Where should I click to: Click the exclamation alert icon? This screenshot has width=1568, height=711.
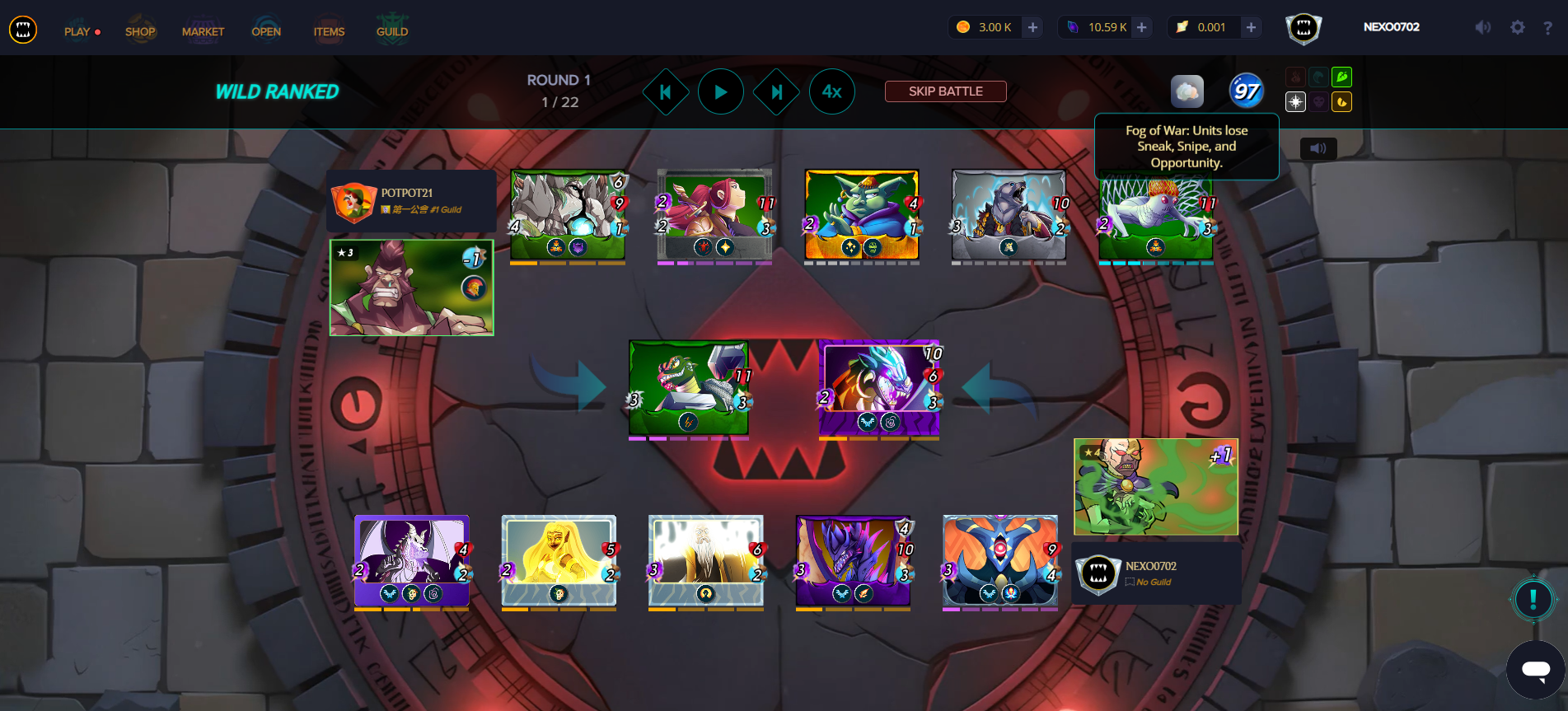point(1533,600)
